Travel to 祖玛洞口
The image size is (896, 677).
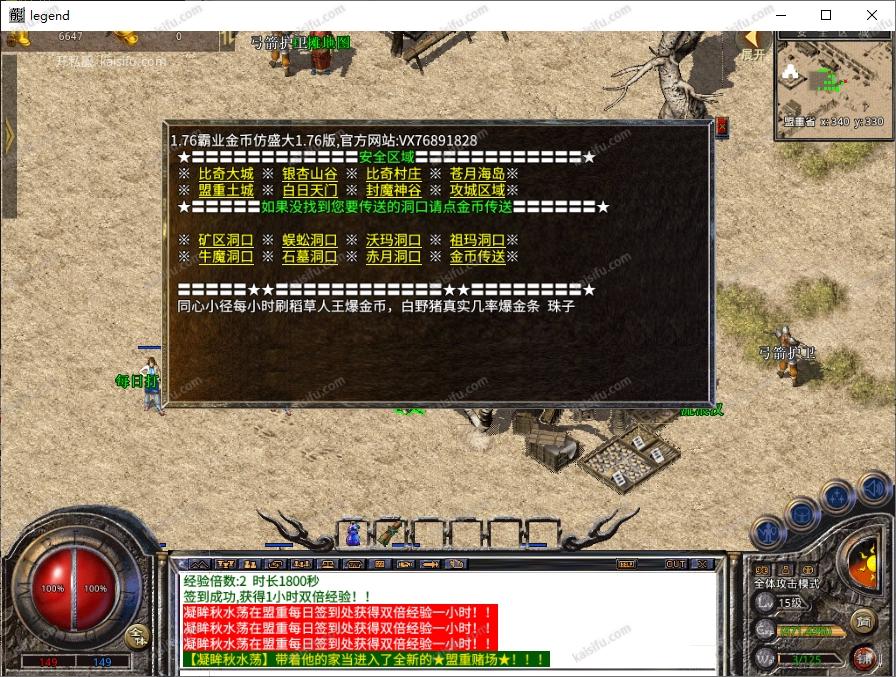[x=477, y=241]
